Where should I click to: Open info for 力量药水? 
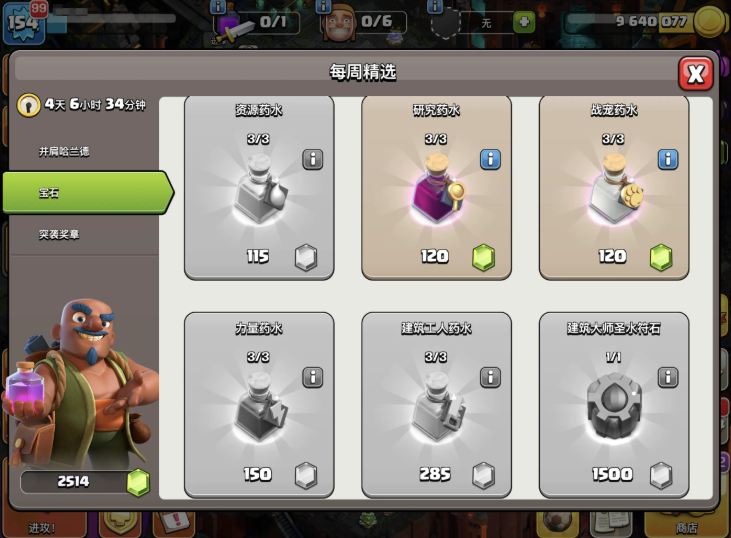(x=312, y=376)
